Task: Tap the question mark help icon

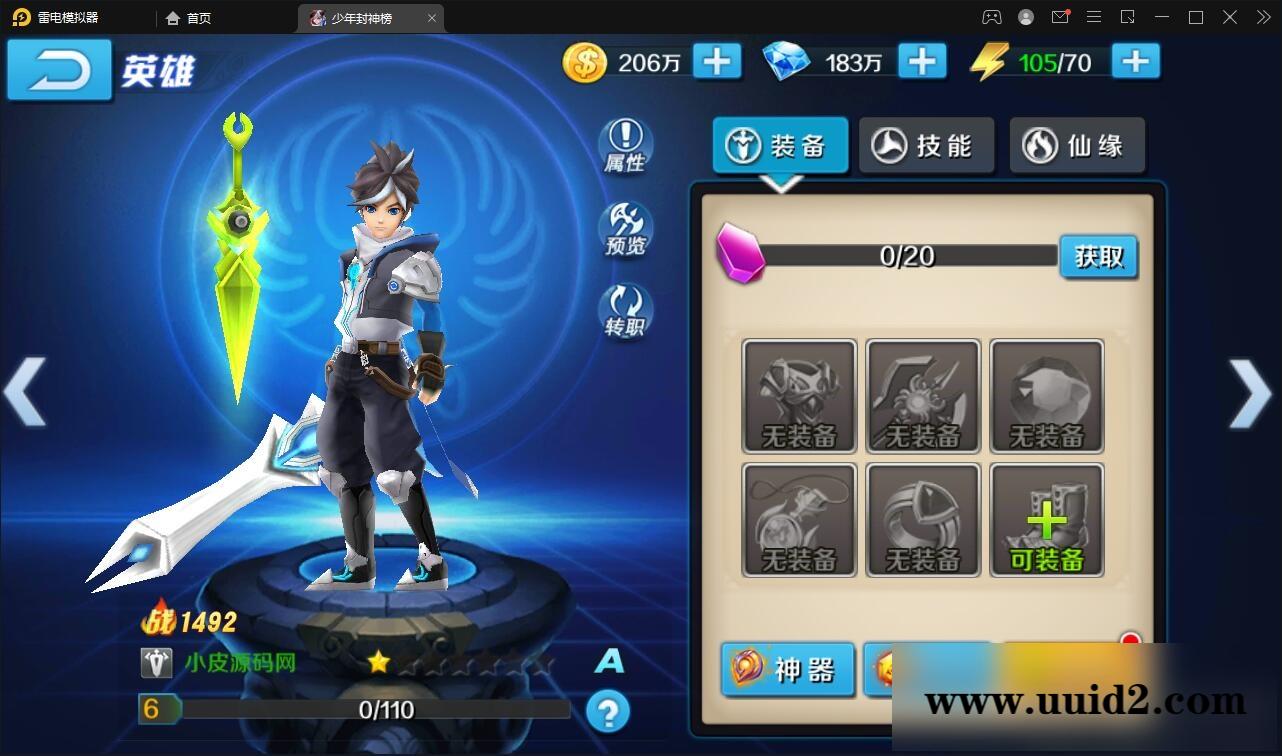Action: [x=608, y=713]
